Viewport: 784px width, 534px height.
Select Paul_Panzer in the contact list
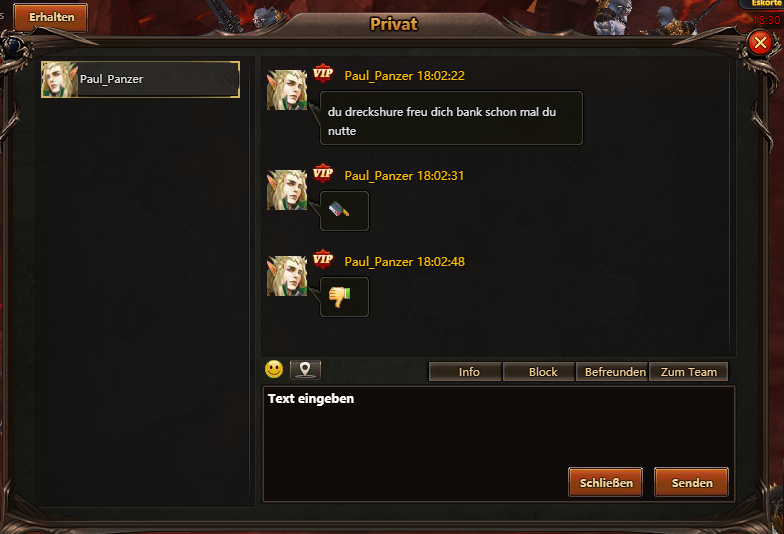coord(140,79)
